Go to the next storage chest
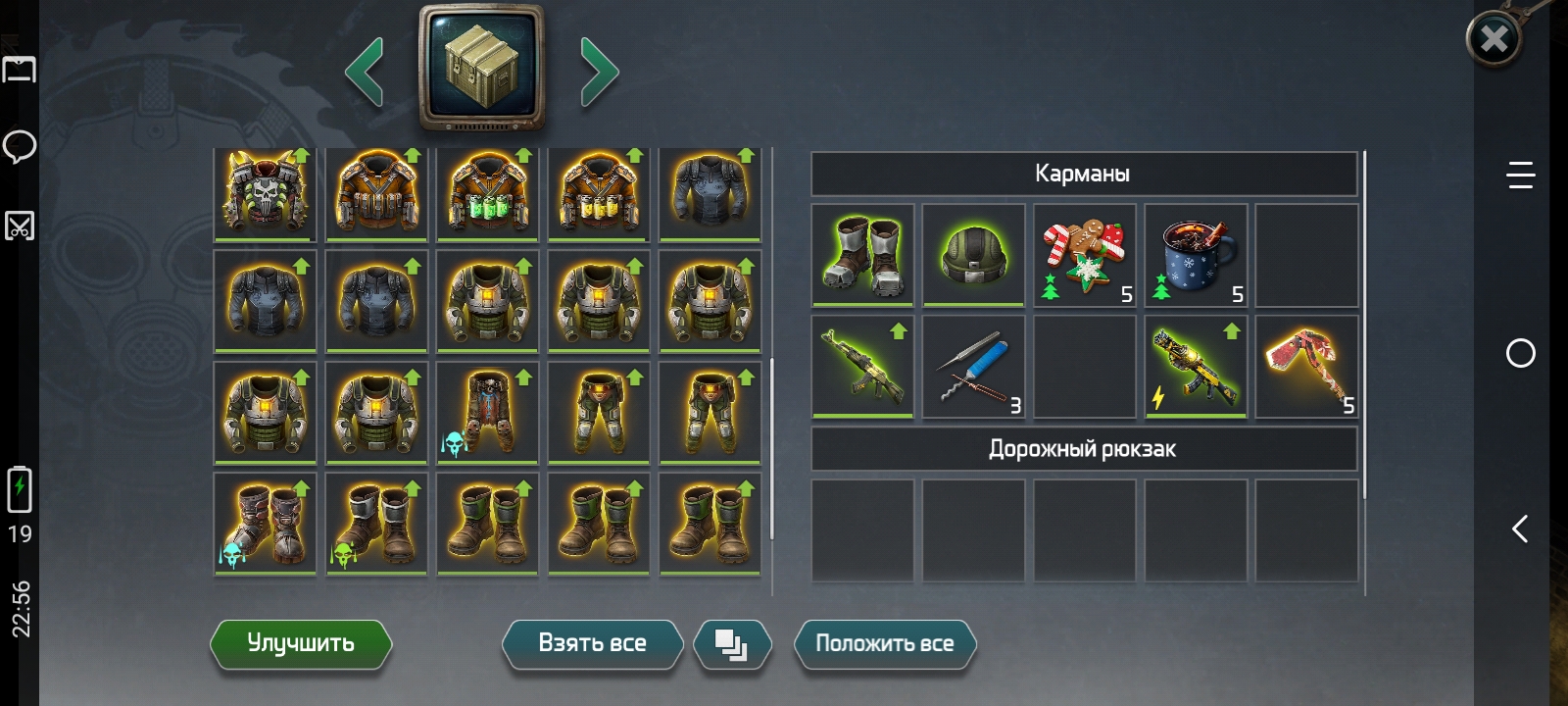The width and height of the screenshot is (1568, 706). click(x=599, y=72)
